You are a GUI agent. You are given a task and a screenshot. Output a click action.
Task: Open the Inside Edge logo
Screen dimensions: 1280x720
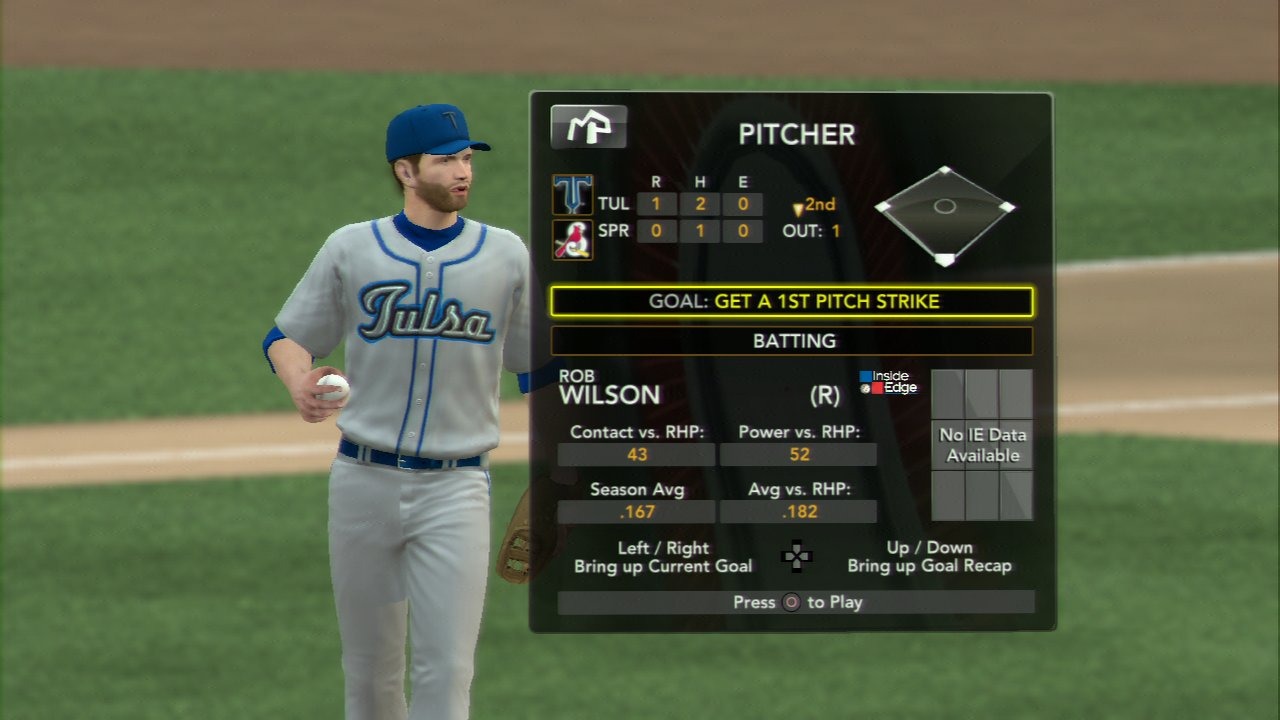pyautogui.click(x=887, y=382)
